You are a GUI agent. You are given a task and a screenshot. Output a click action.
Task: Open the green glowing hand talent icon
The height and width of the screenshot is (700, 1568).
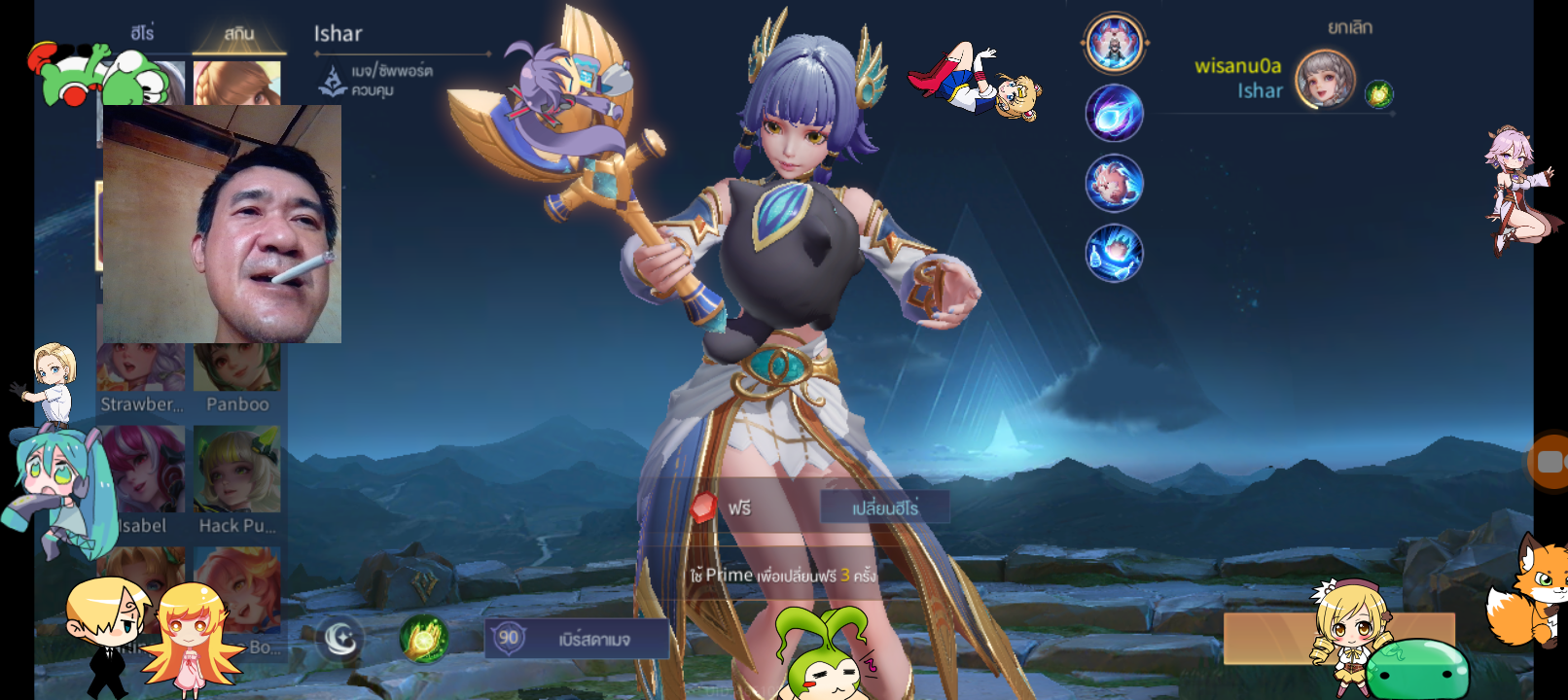coord(424,639)
